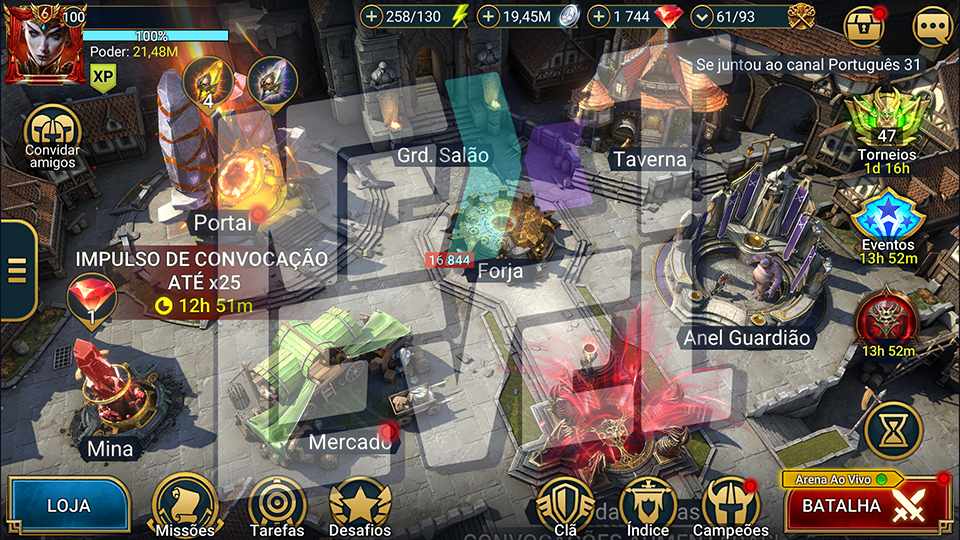This screenshot has width=960, height=540.
Task: Open the Tarefas quests
Action: click(x=277, y=505)
